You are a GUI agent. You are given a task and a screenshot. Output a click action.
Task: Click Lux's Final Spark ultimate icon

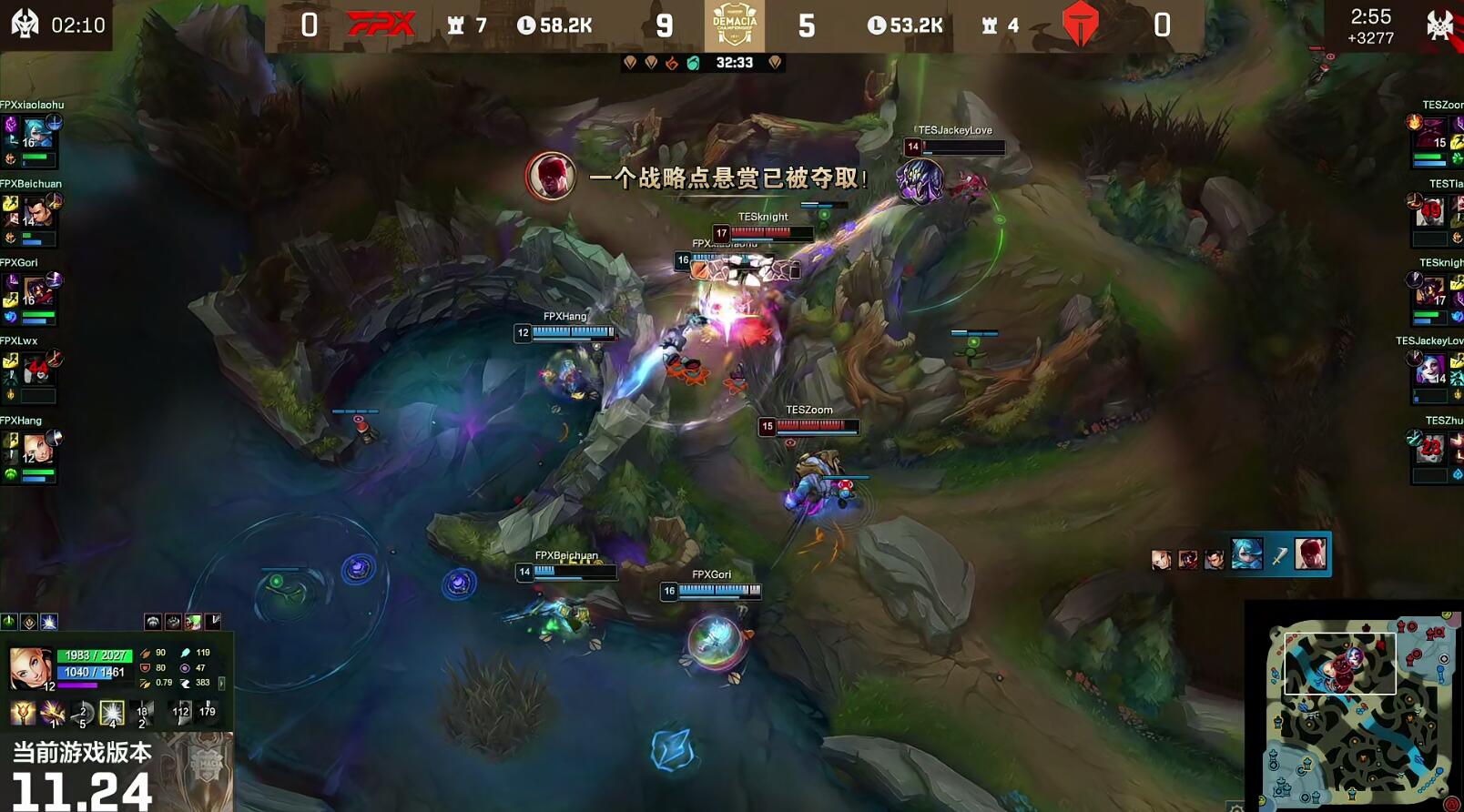[x=112, y=713]
